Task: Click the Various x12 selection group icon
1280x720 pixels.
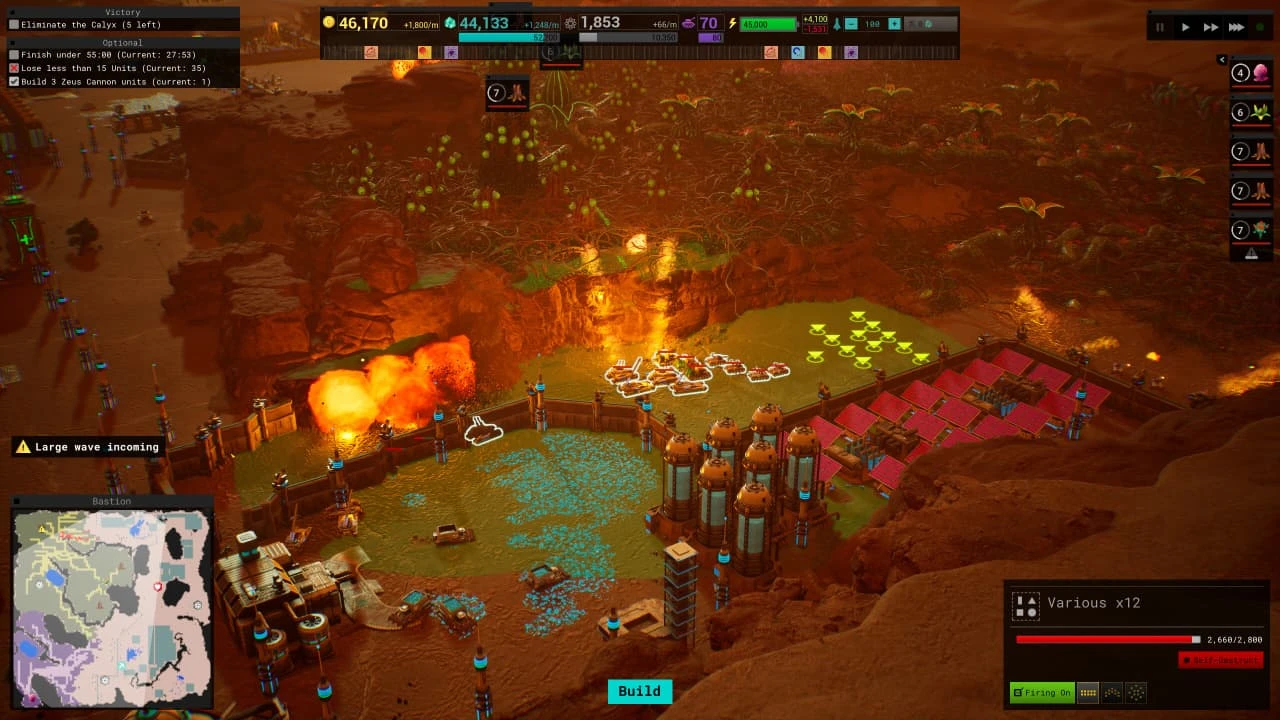Action: (1025, 605)
